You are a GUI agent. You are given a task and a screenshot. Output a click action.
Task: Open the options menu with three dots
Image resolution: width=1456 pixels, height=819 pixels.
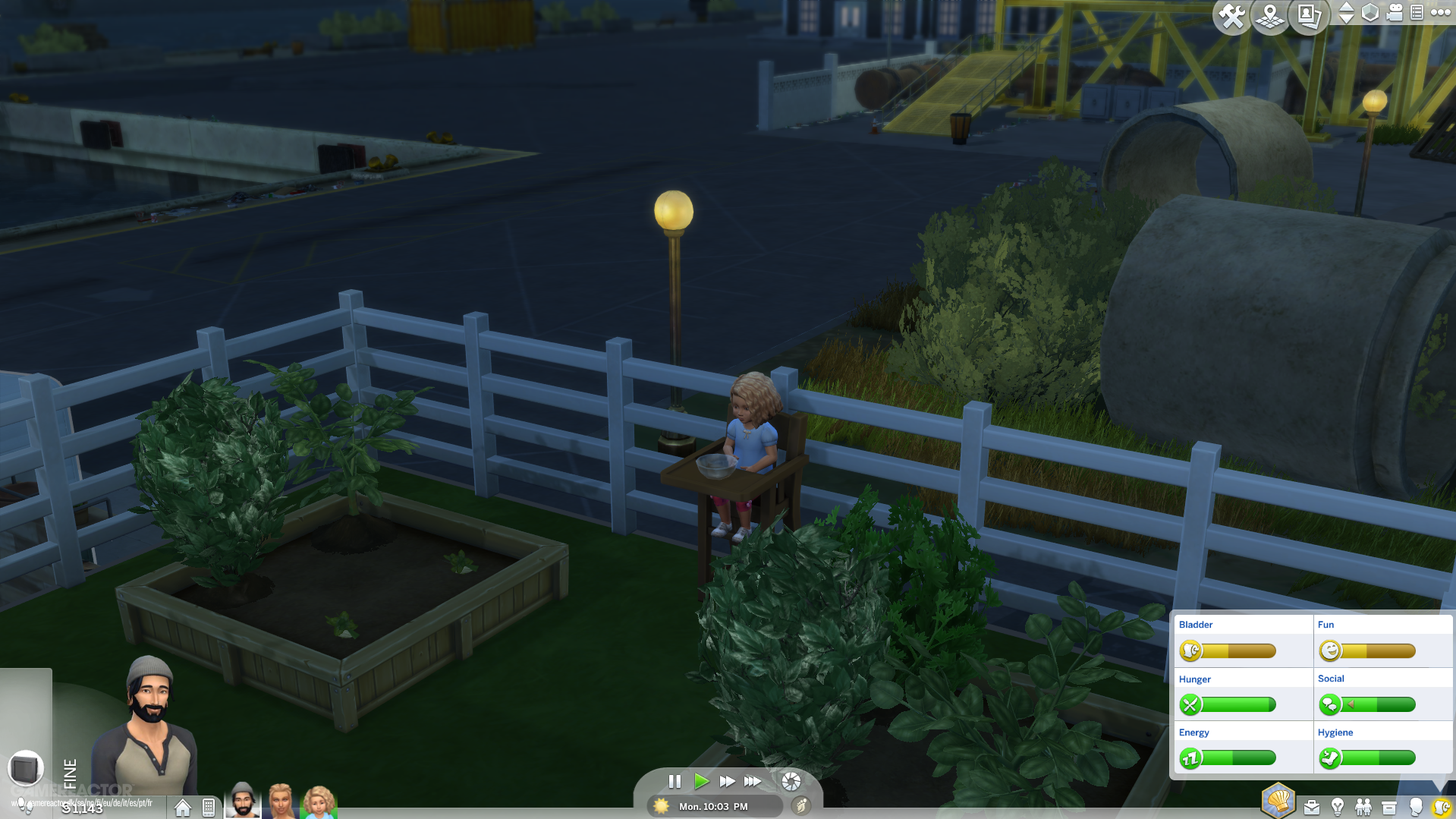[1440, 13]
